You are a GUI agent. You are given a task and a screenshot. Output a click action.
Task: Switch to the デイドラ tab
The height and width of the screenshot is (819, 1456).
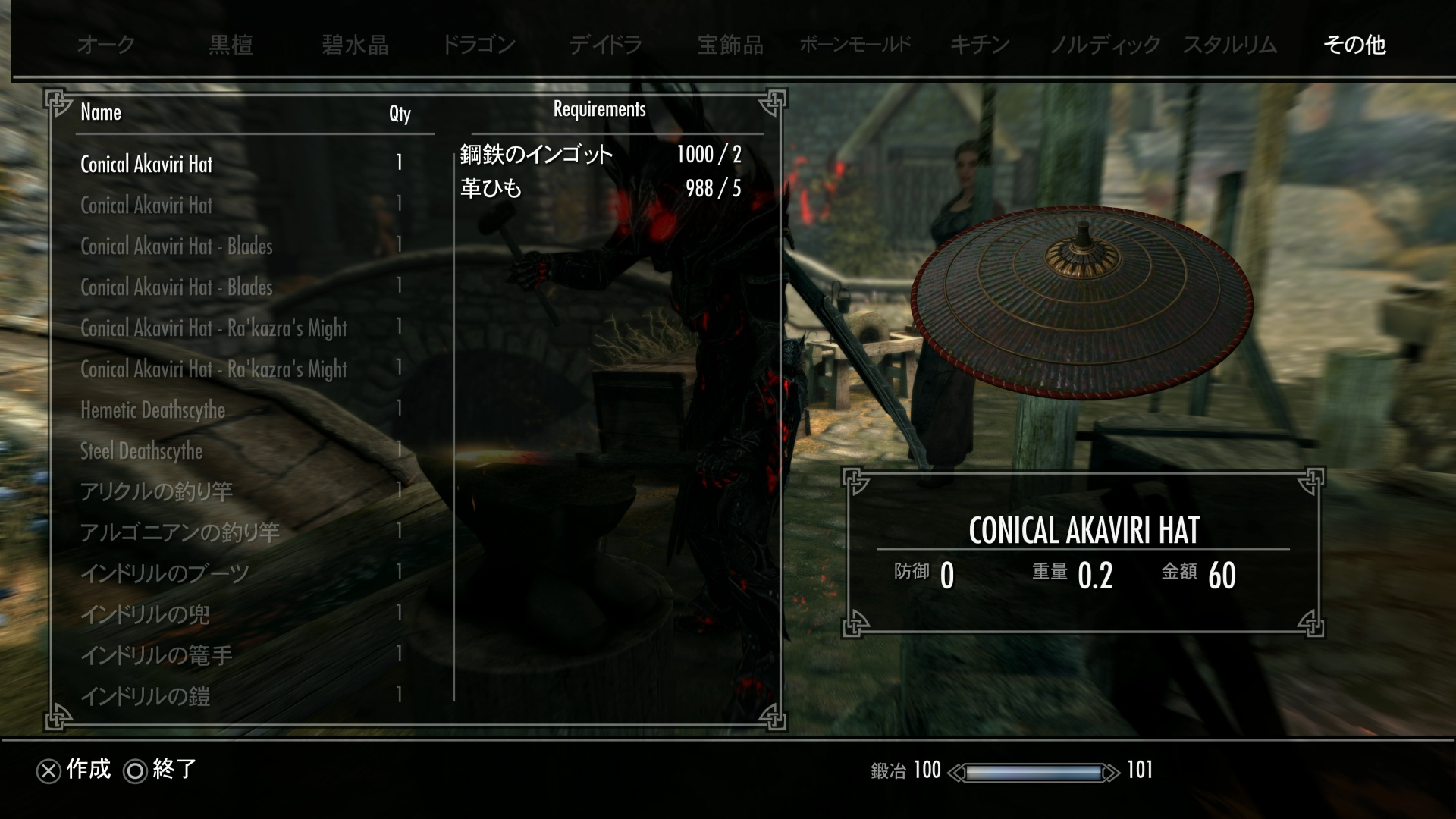coord(605,45)
